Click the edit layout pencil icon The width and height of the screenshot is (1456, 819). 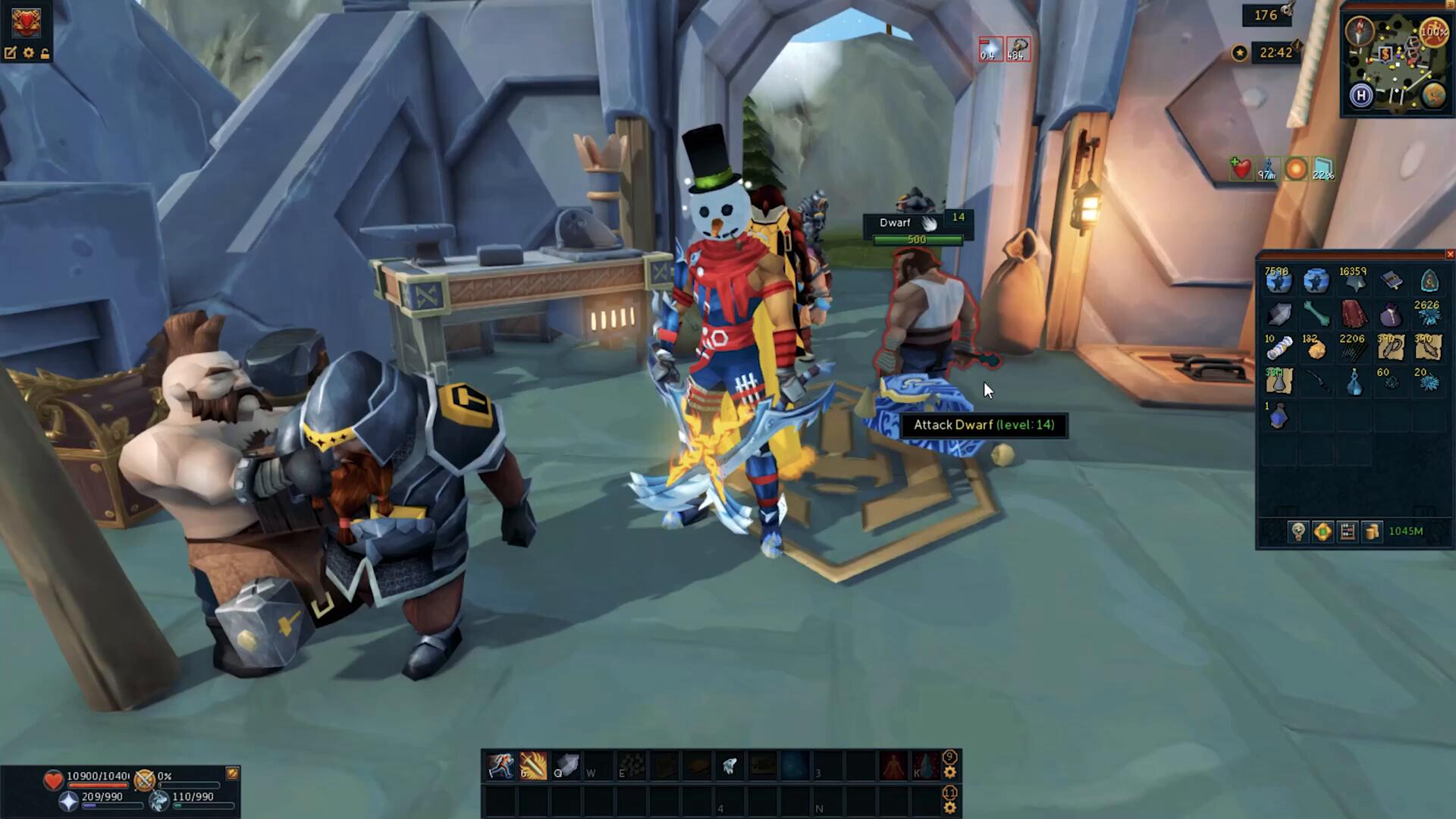click(11, 53)
